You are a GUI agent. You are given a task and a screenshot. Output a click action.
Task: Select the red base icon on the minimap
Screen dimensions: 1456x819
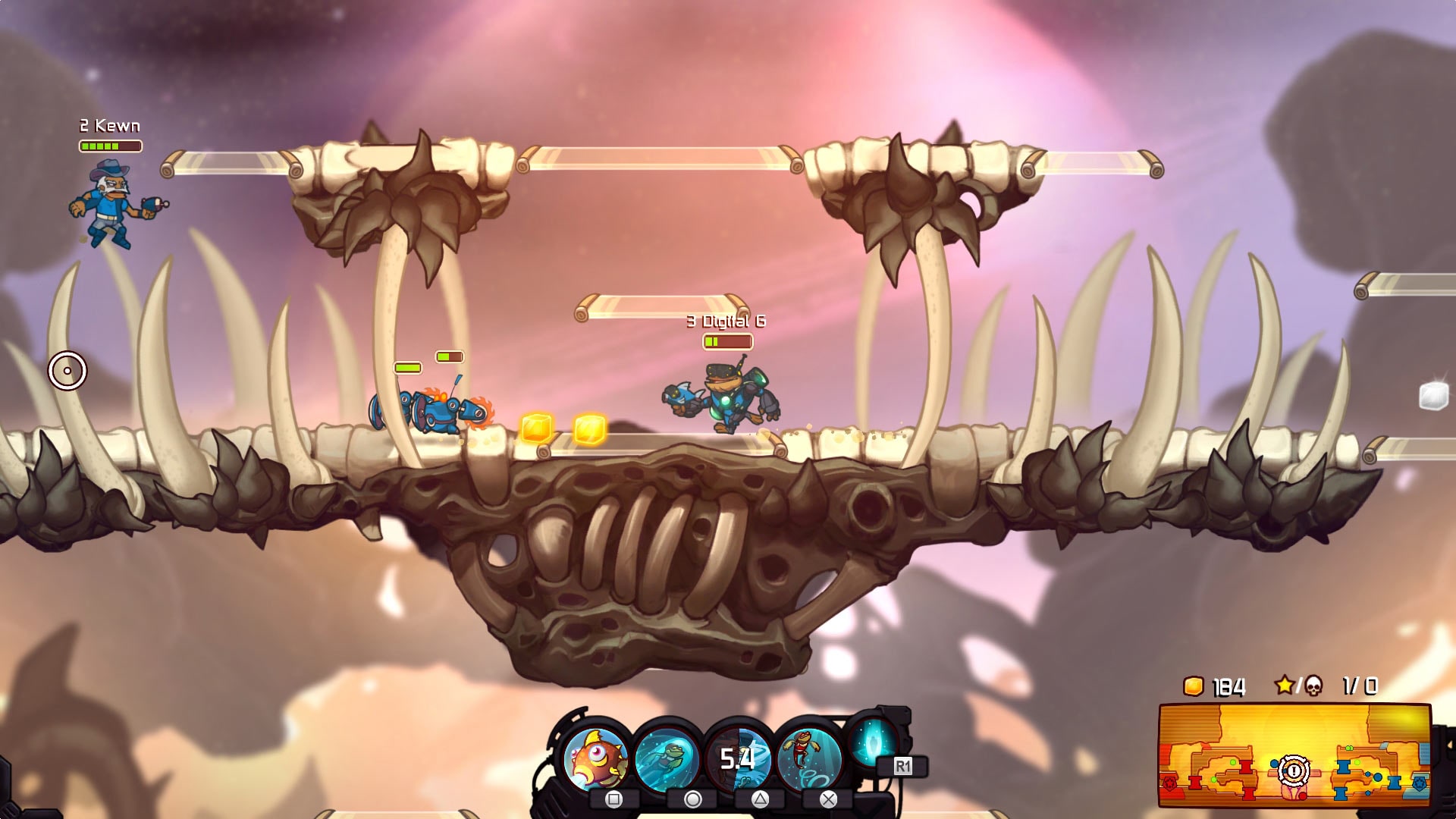[x=1170, y=783]
